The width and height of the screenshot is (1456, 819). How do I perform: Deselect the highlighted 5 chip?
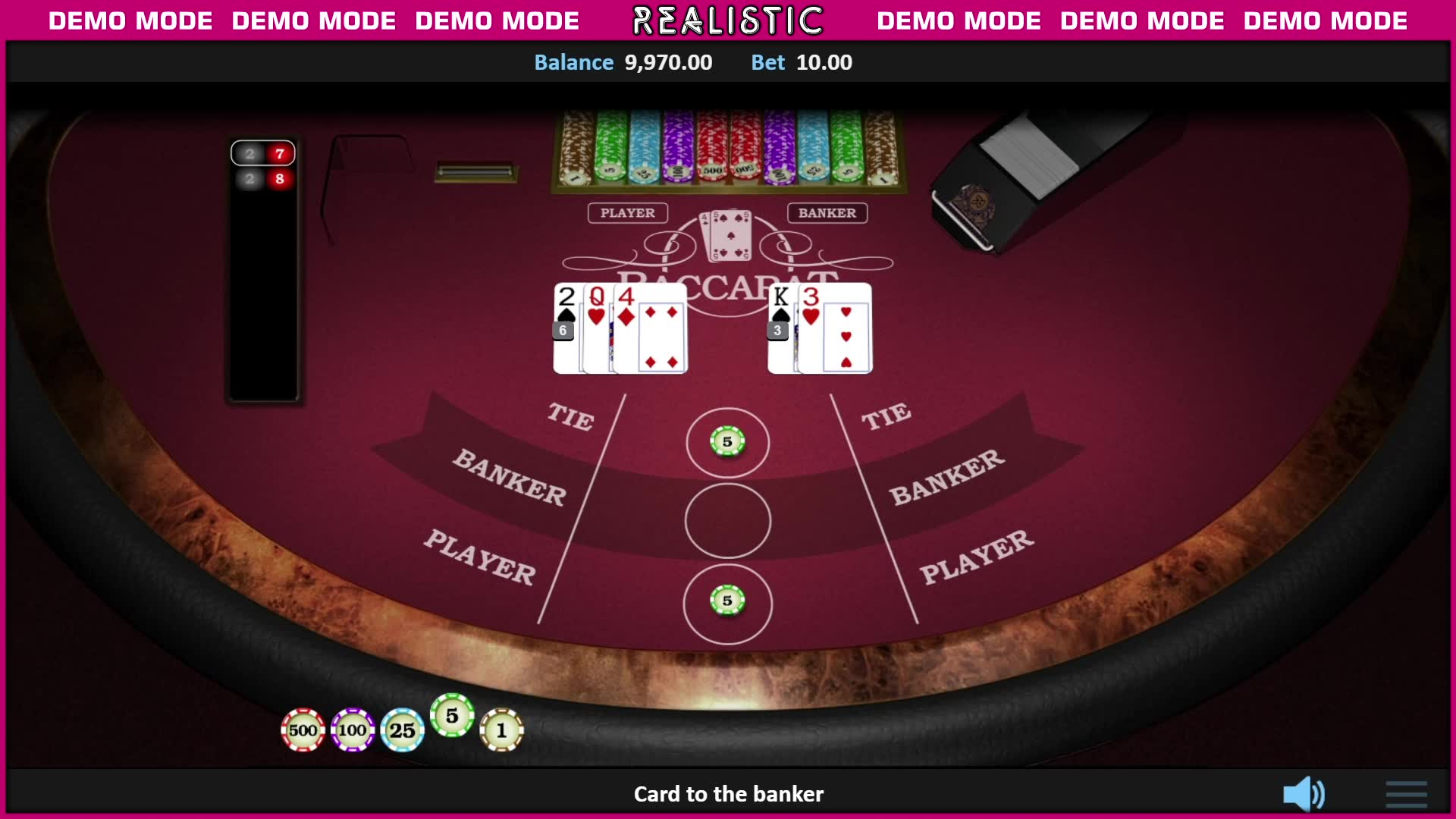click(452, 715)
